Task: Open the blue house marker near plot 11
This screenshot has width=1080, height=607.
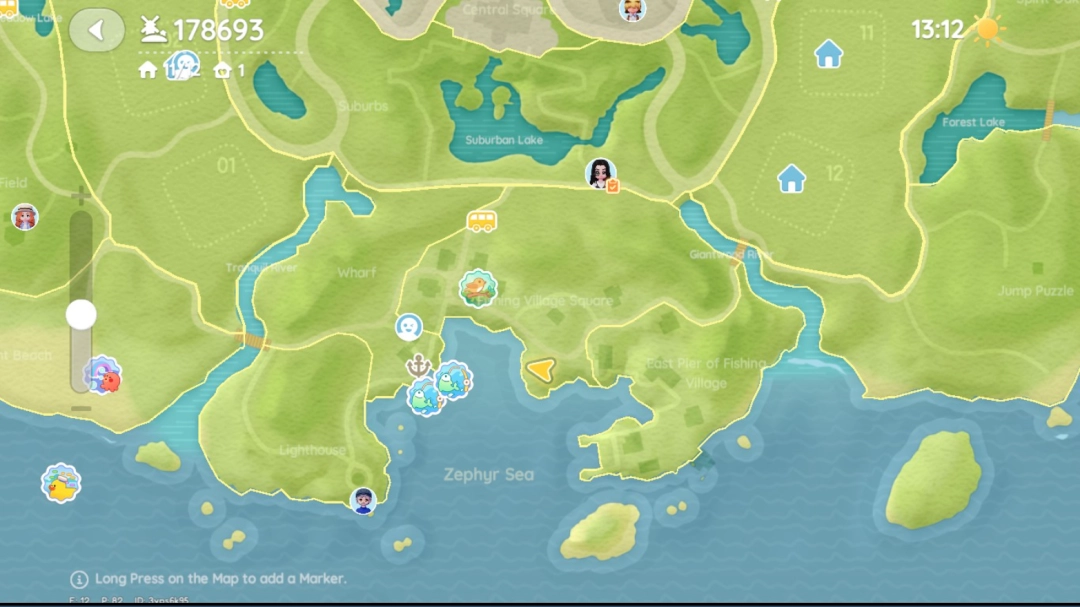Action: [828, 54]
